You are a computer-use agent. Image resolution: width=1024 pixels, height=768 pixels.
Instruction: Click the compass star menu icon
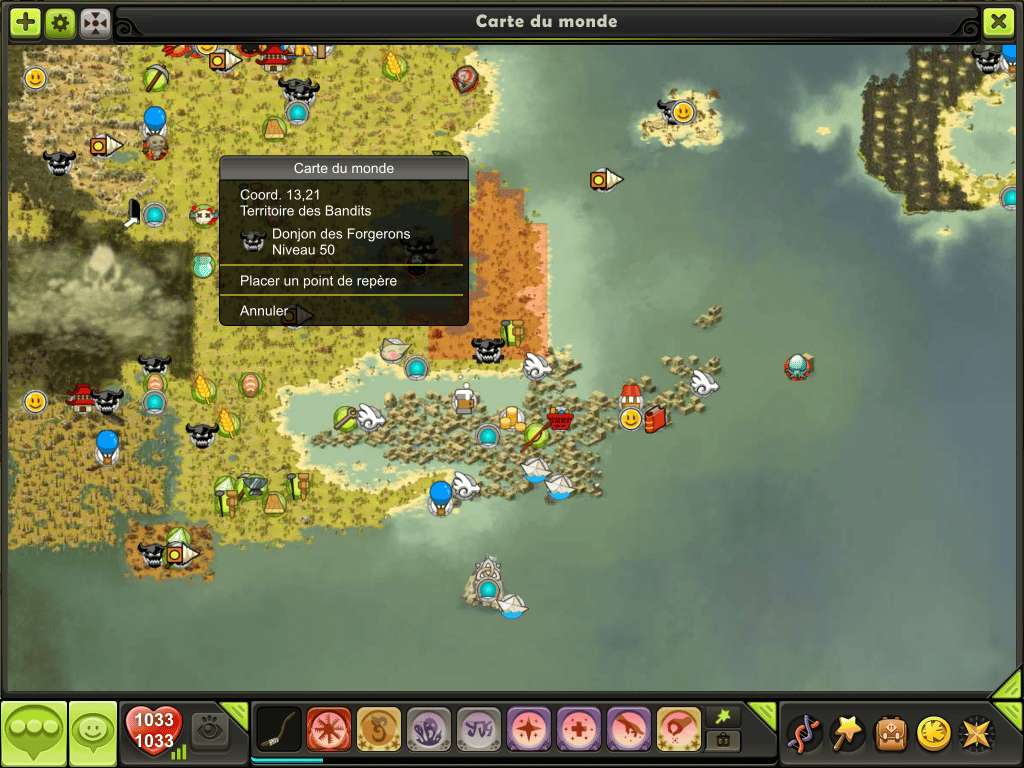pos(976,733)
